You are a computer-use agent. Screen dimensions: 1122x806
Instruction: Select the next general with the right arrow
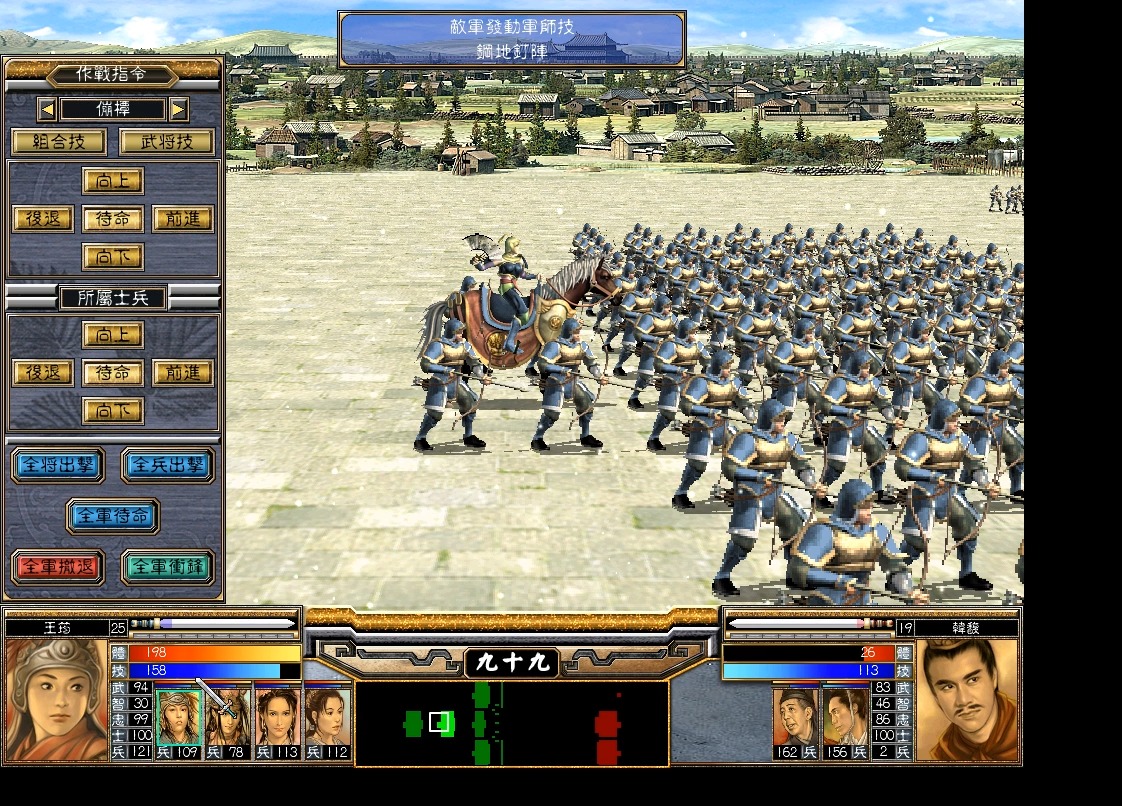click(178, 108)
